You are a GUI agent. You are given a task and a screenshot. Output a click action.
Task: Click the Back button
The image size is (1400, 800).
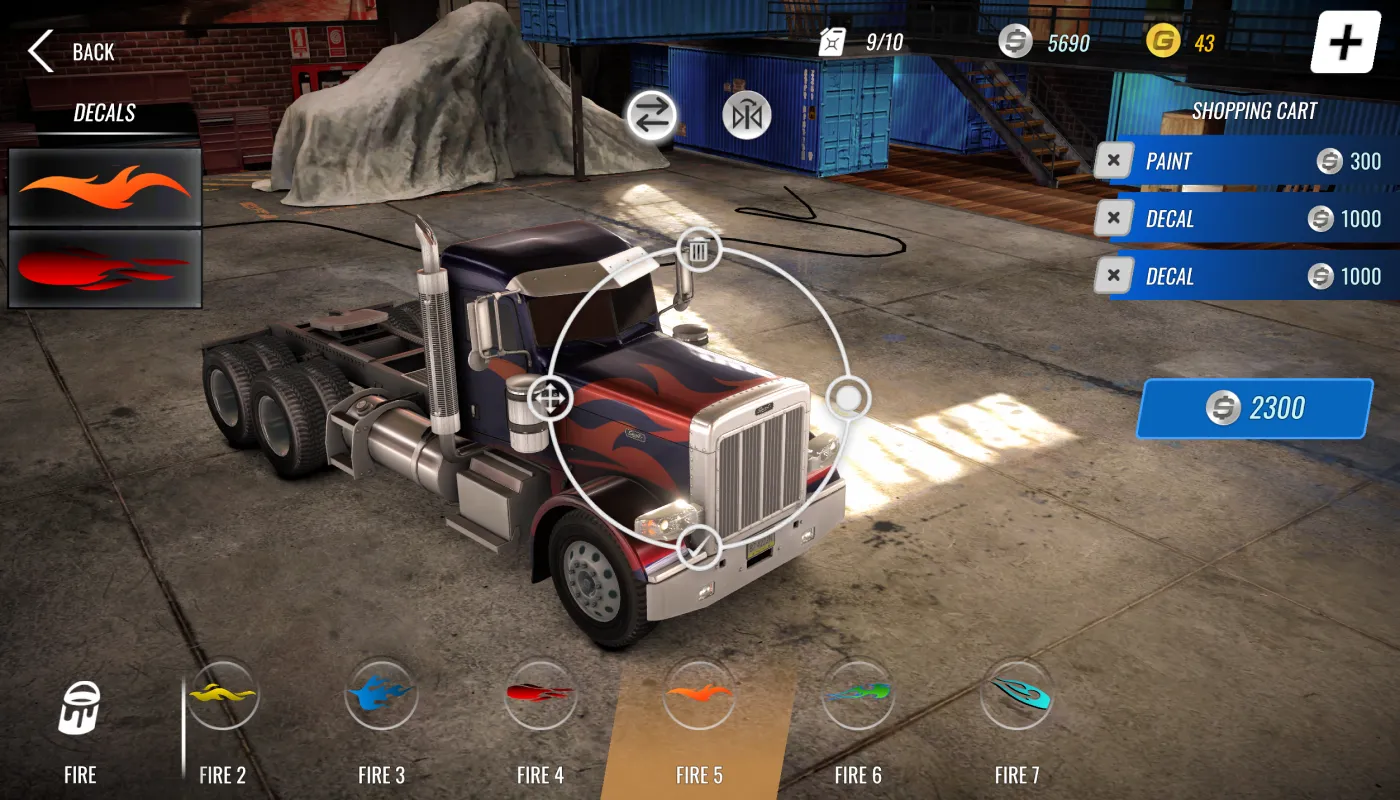tap(70, 51)
